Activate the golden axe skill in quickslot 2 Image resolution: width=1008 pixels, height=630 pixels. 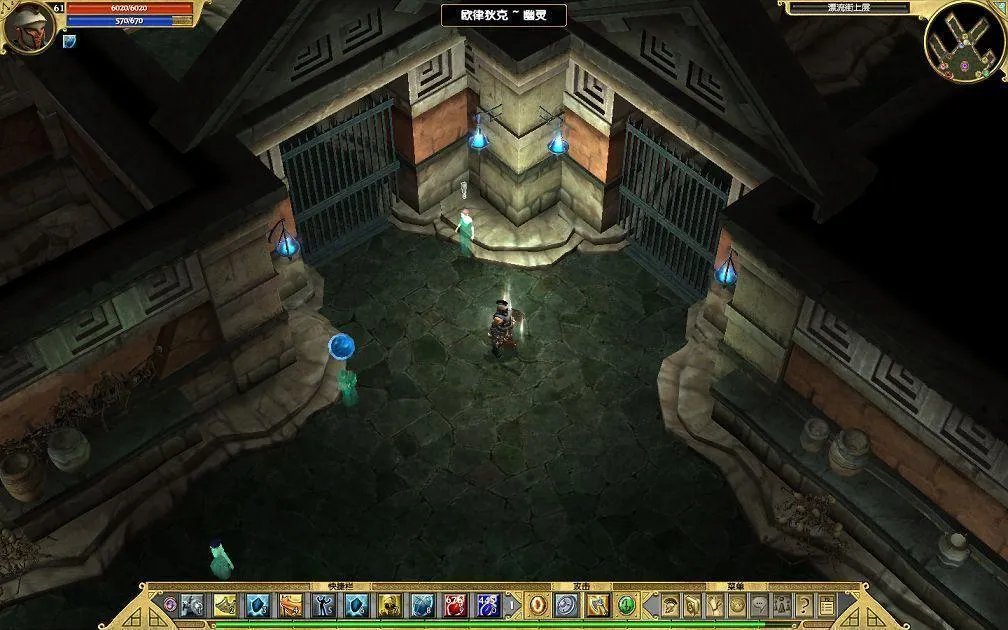tap(225, 605)
